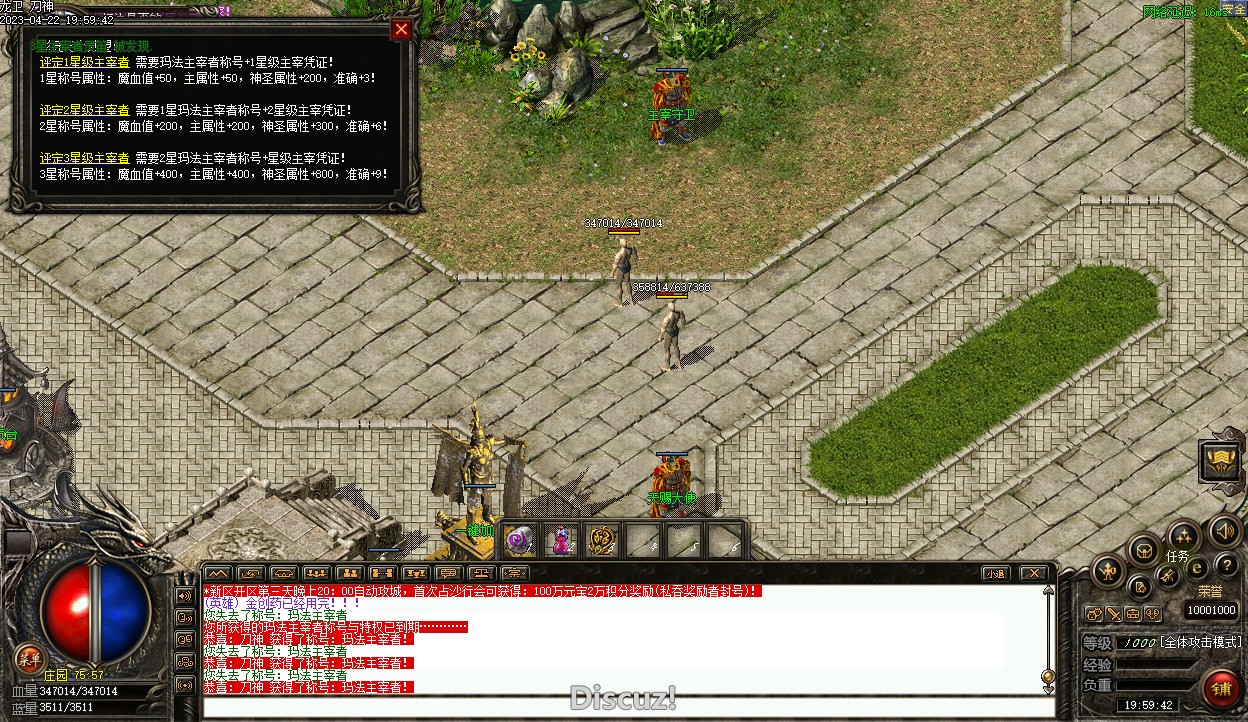Viewport: 1248px width, 722px height.
Task: Pick the 评定3星级主宰者 option
Action: click(x=85, y=158)
